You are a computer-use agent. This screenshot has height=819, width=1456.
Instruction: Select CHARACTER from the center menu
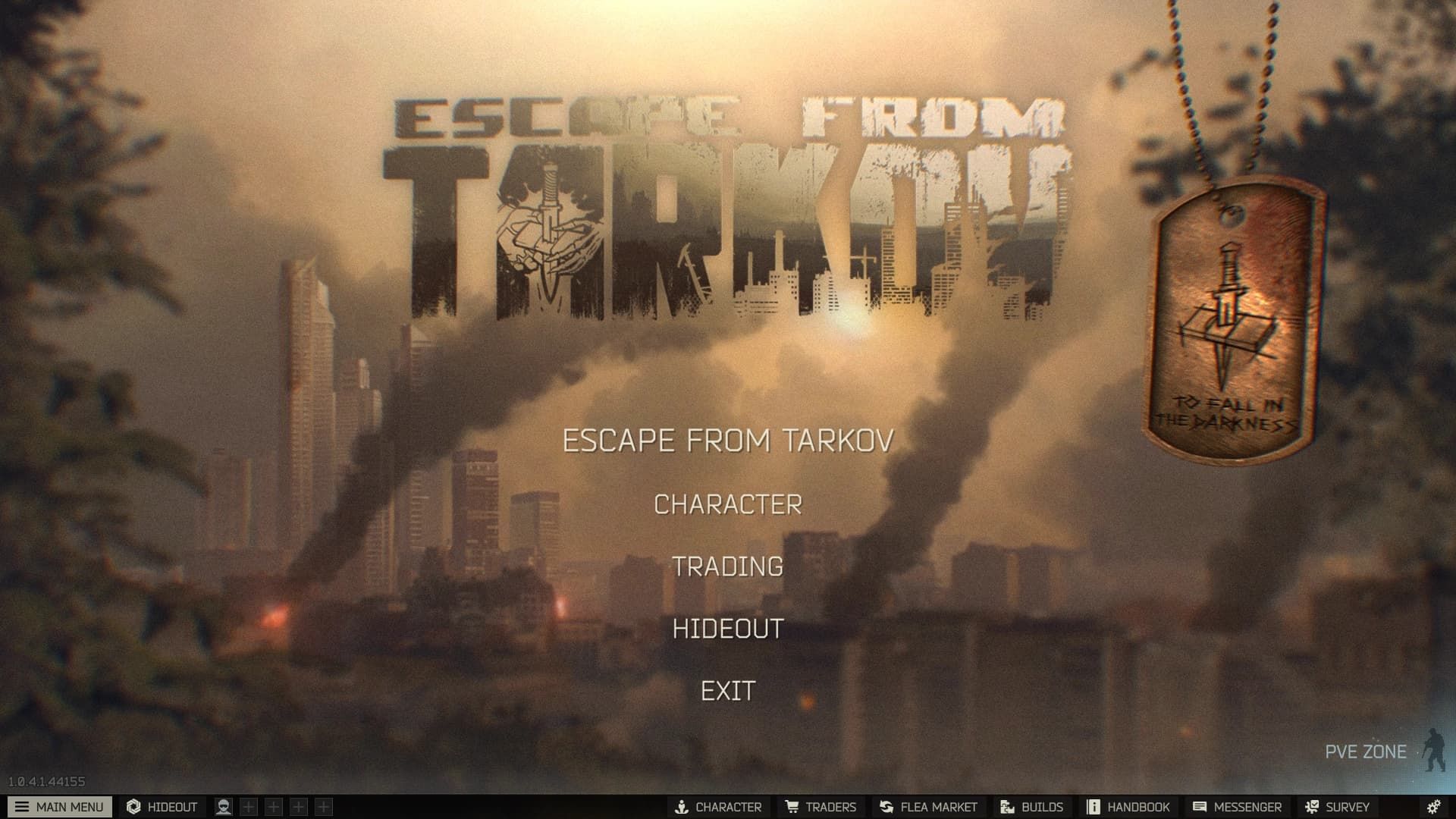(729, 502)
